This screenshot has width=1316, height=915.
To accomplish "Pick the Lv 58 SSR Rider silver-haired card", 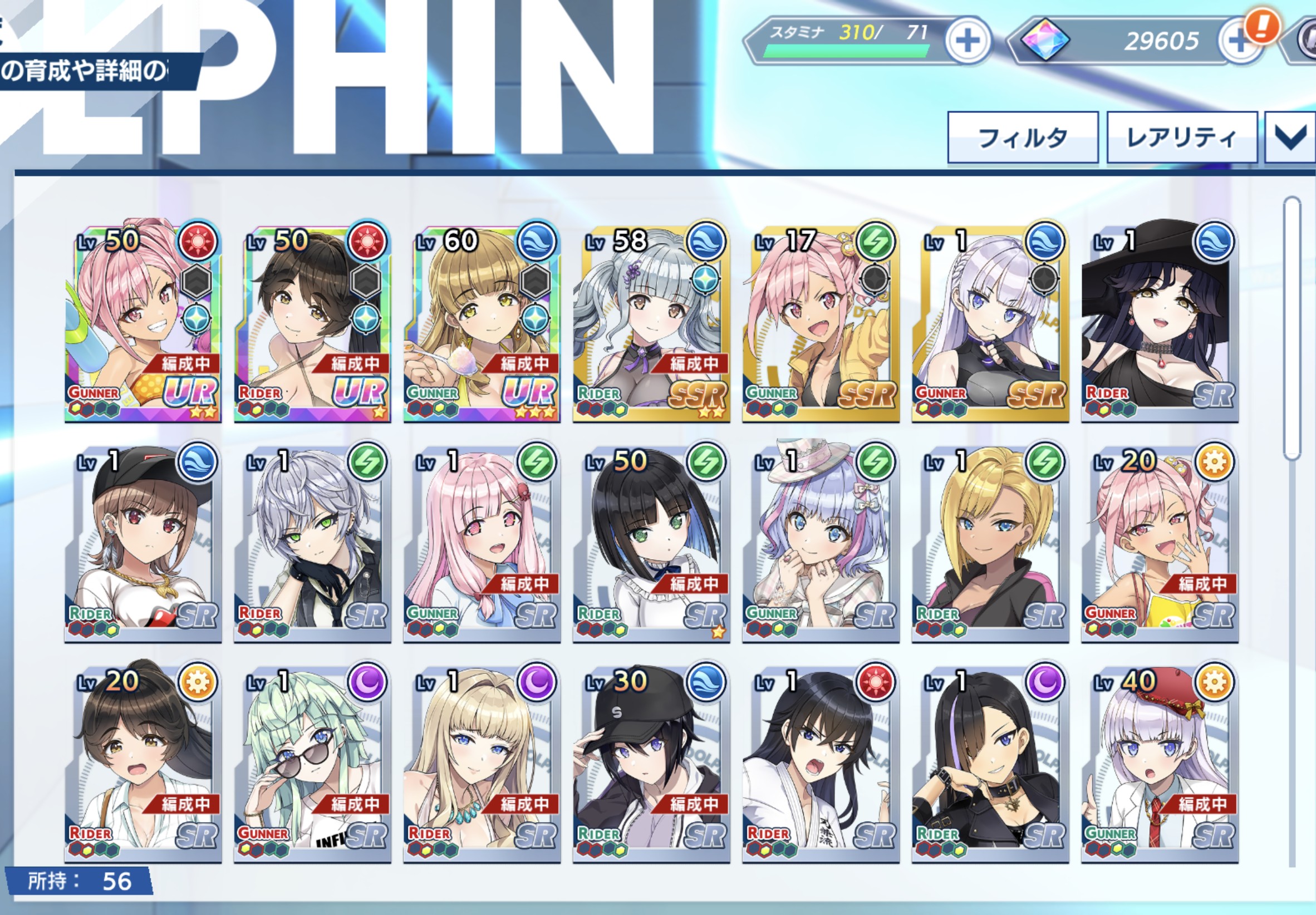I will [651, 321].
